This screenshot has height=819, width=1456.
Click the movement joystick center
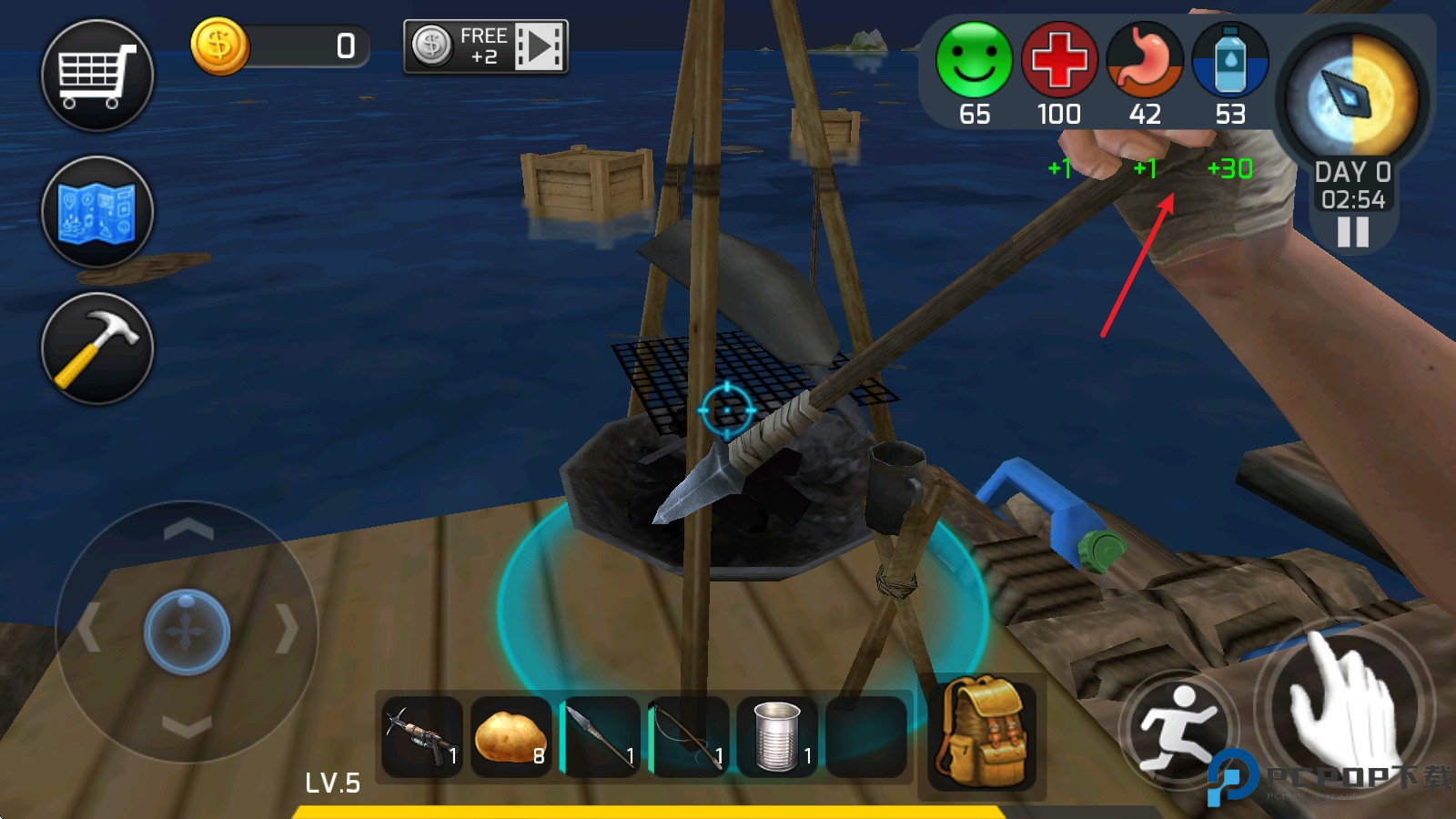click(x=187, y=632)
